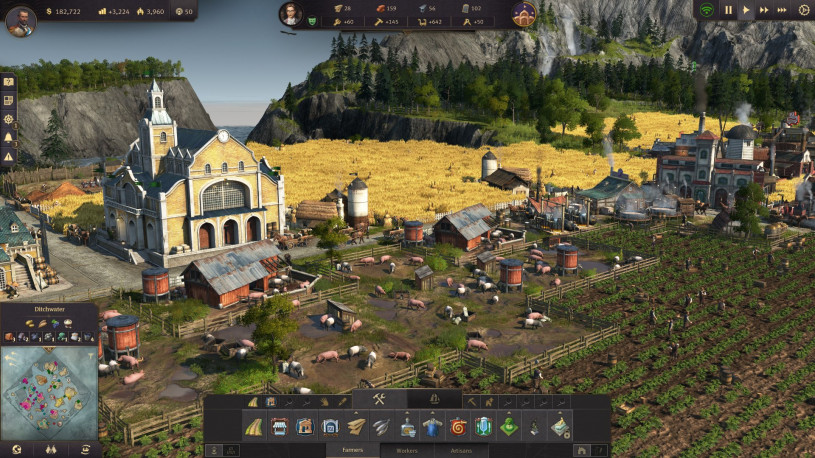Viewport: 815px width, 458px height.
Task: Select the timber planks production icon
Action: 357,427
